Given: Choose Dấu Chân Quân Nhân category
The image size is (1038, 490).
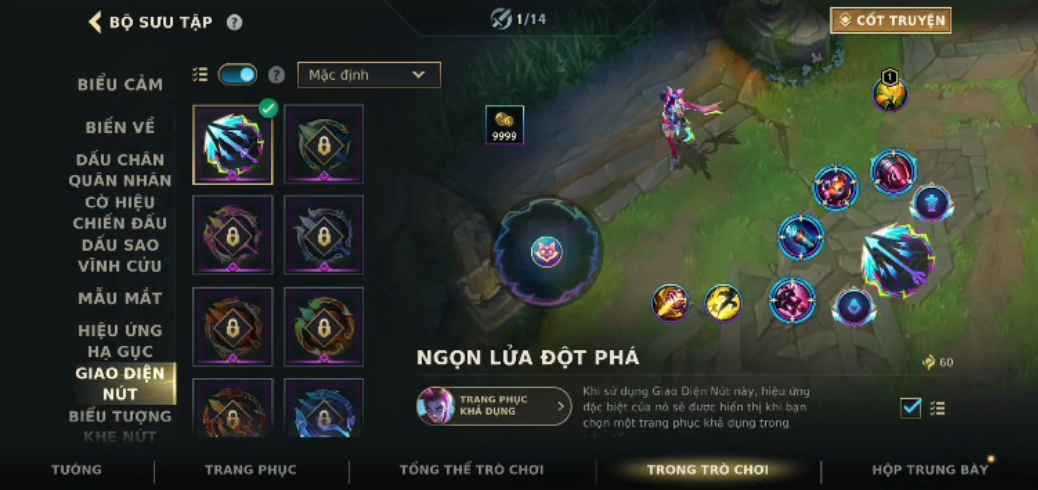Looking at the screenshot, I should [x=120, y=170].
